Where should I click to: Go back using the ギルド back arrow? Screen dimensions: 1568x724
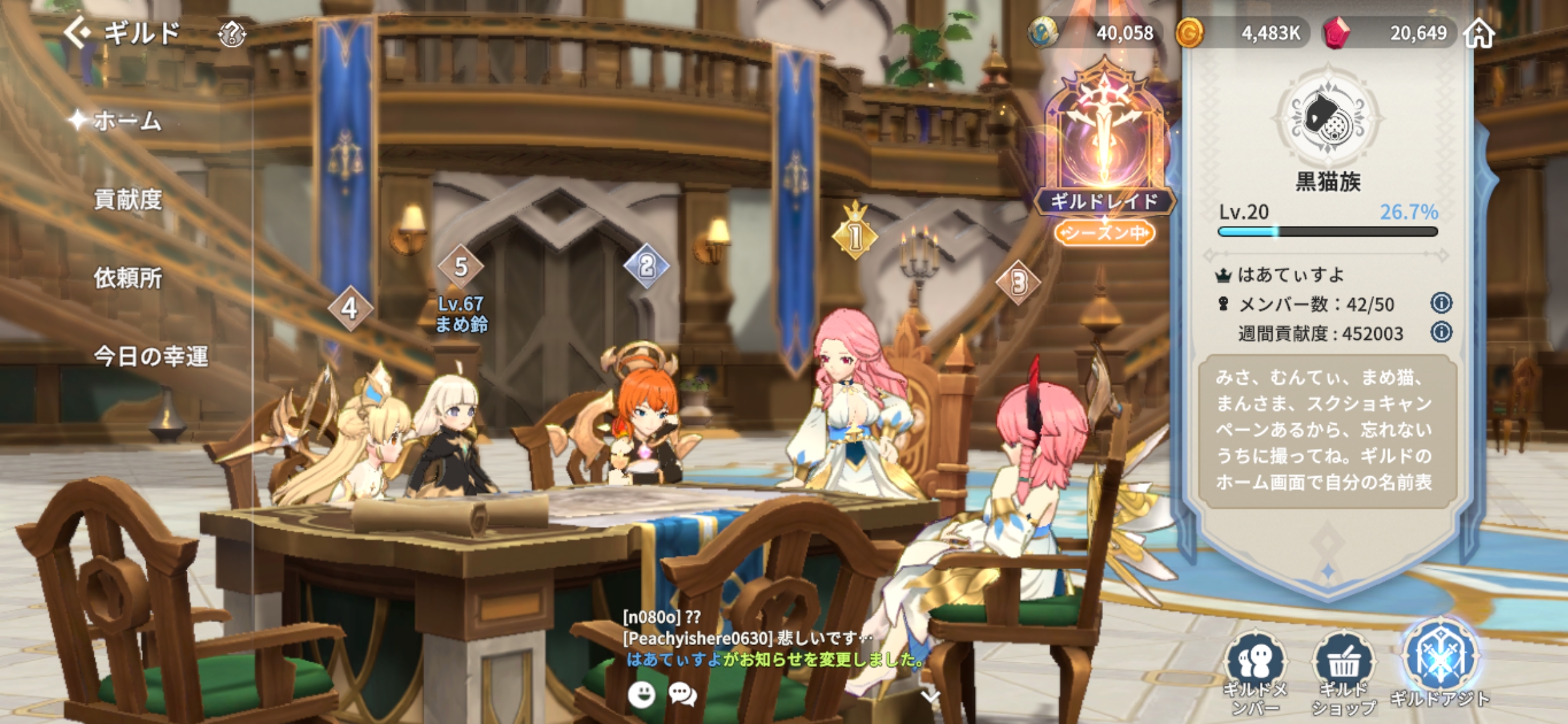[x=77, y=32]
